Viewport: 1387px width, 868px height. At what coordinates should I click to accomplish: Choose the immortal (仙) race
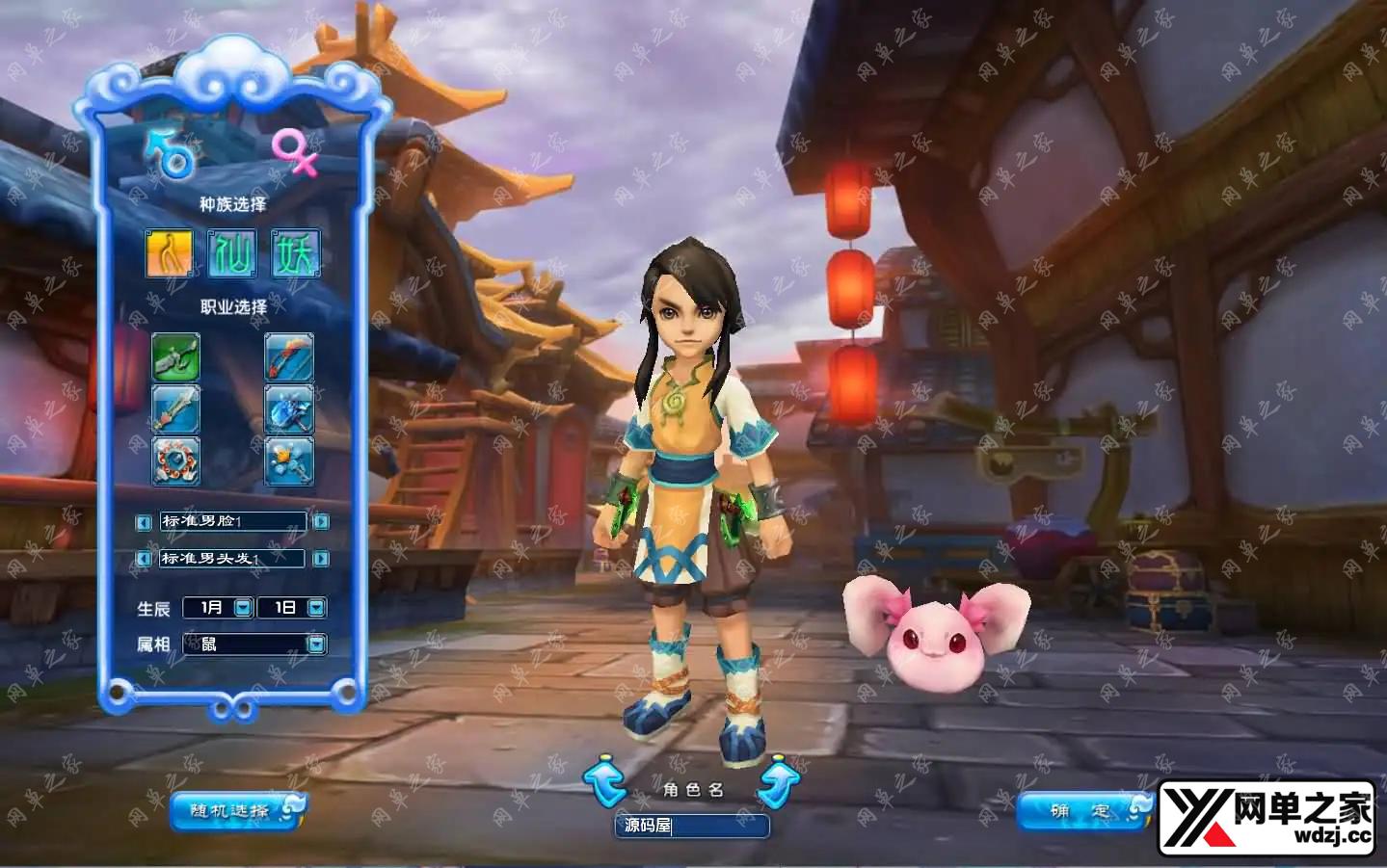[x=232, y=253]
